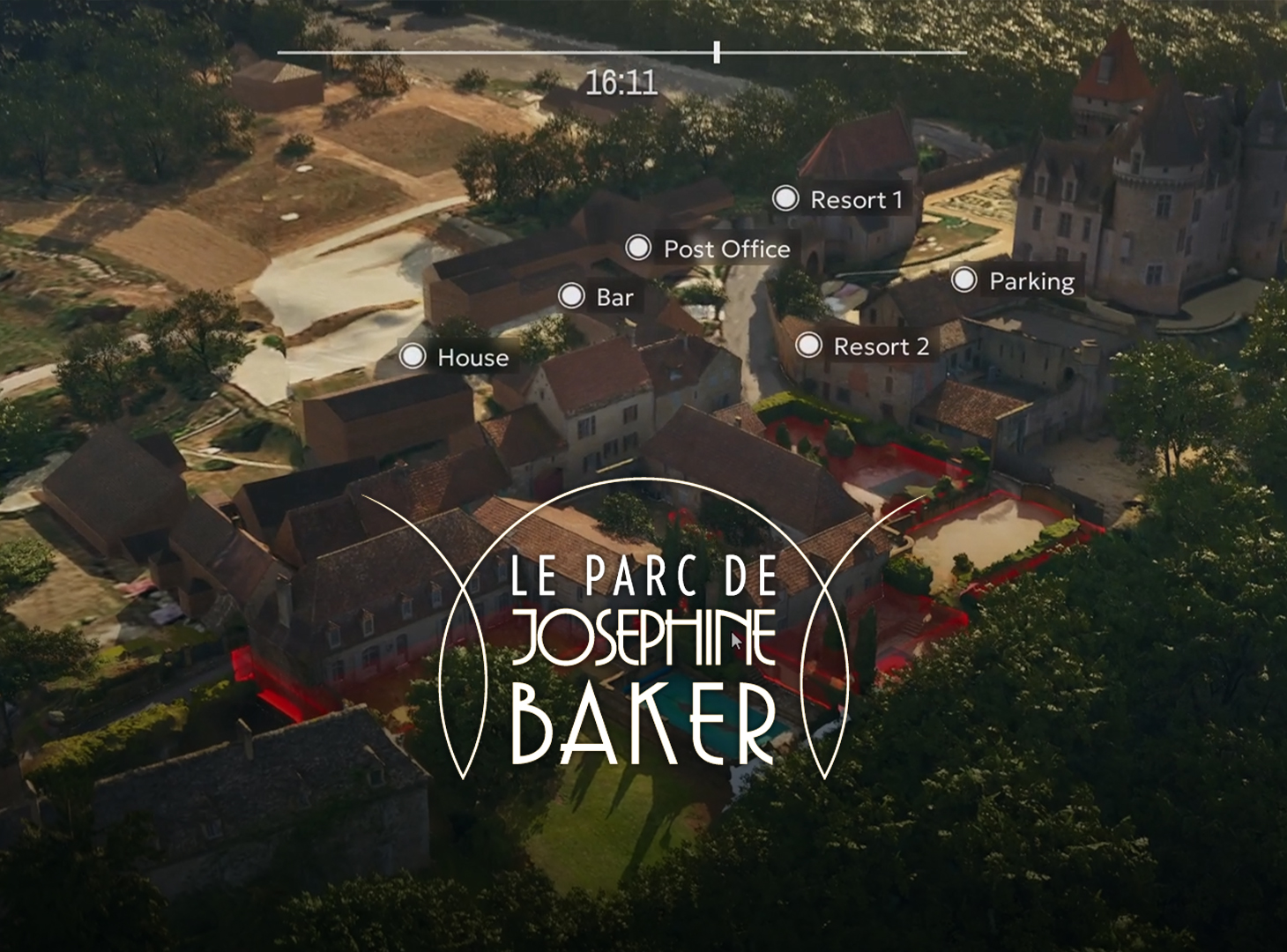Choose the Parking location marker

[964, 280]
